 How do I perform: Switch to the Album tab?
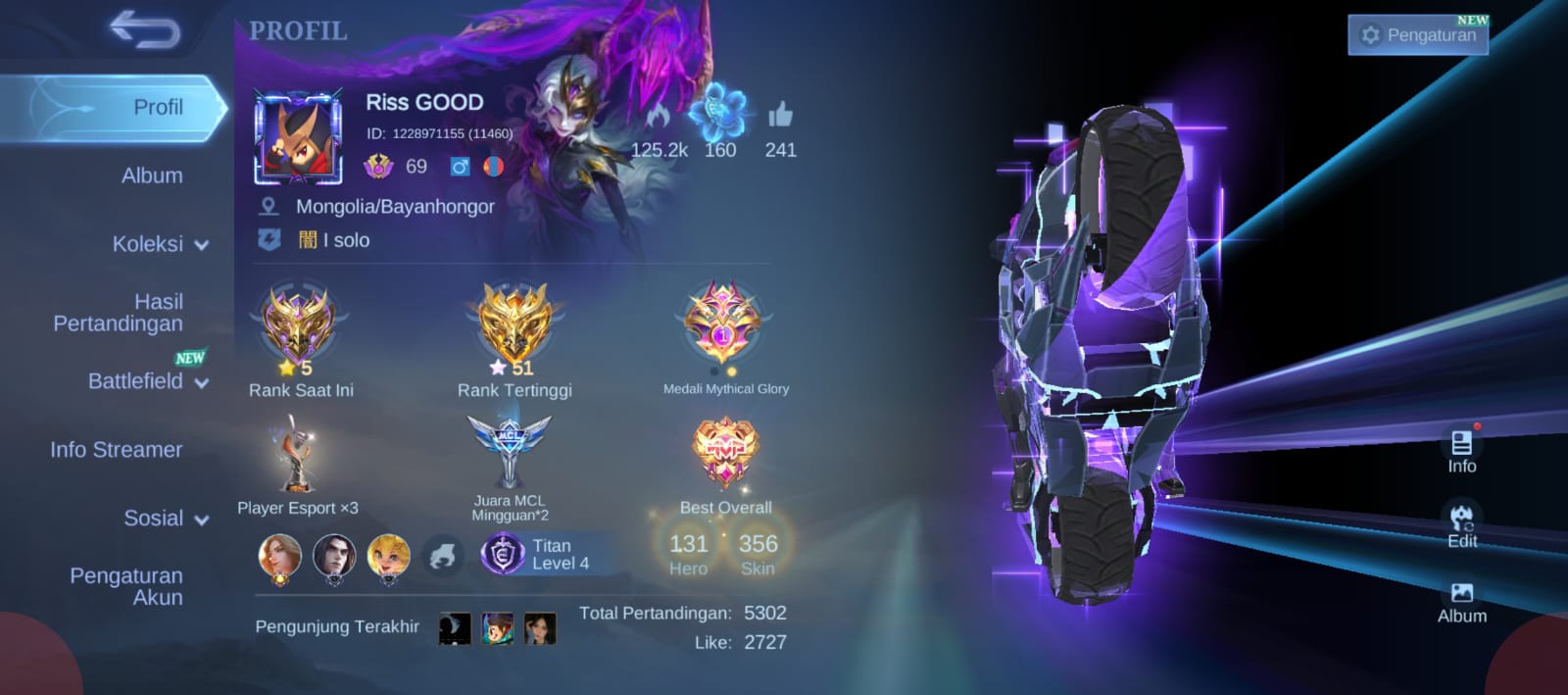coord(152,175)
